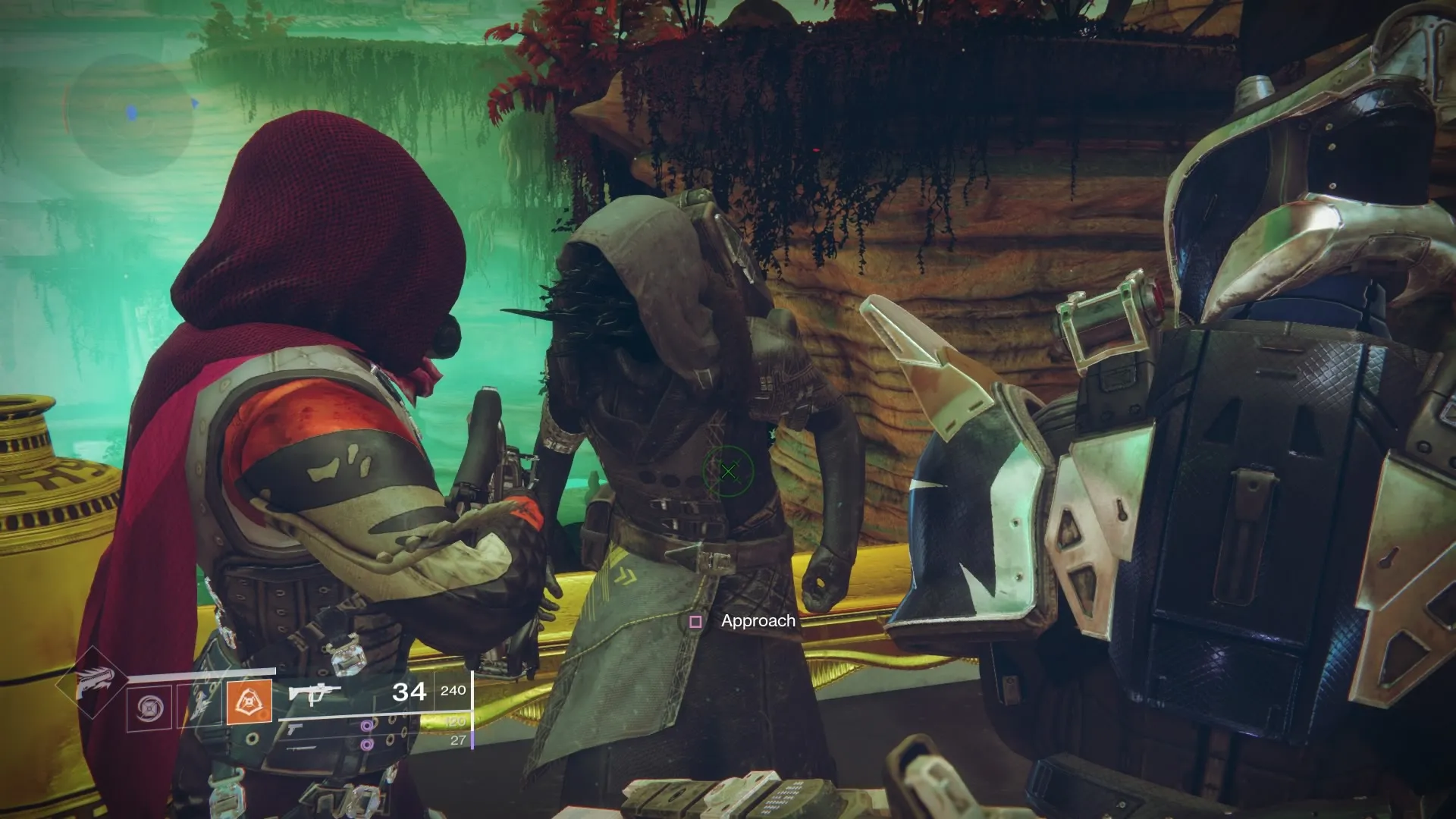Screen dimensions: 1456x819
Task: Trigger the orange class ability icon
Action: [249, 702]
